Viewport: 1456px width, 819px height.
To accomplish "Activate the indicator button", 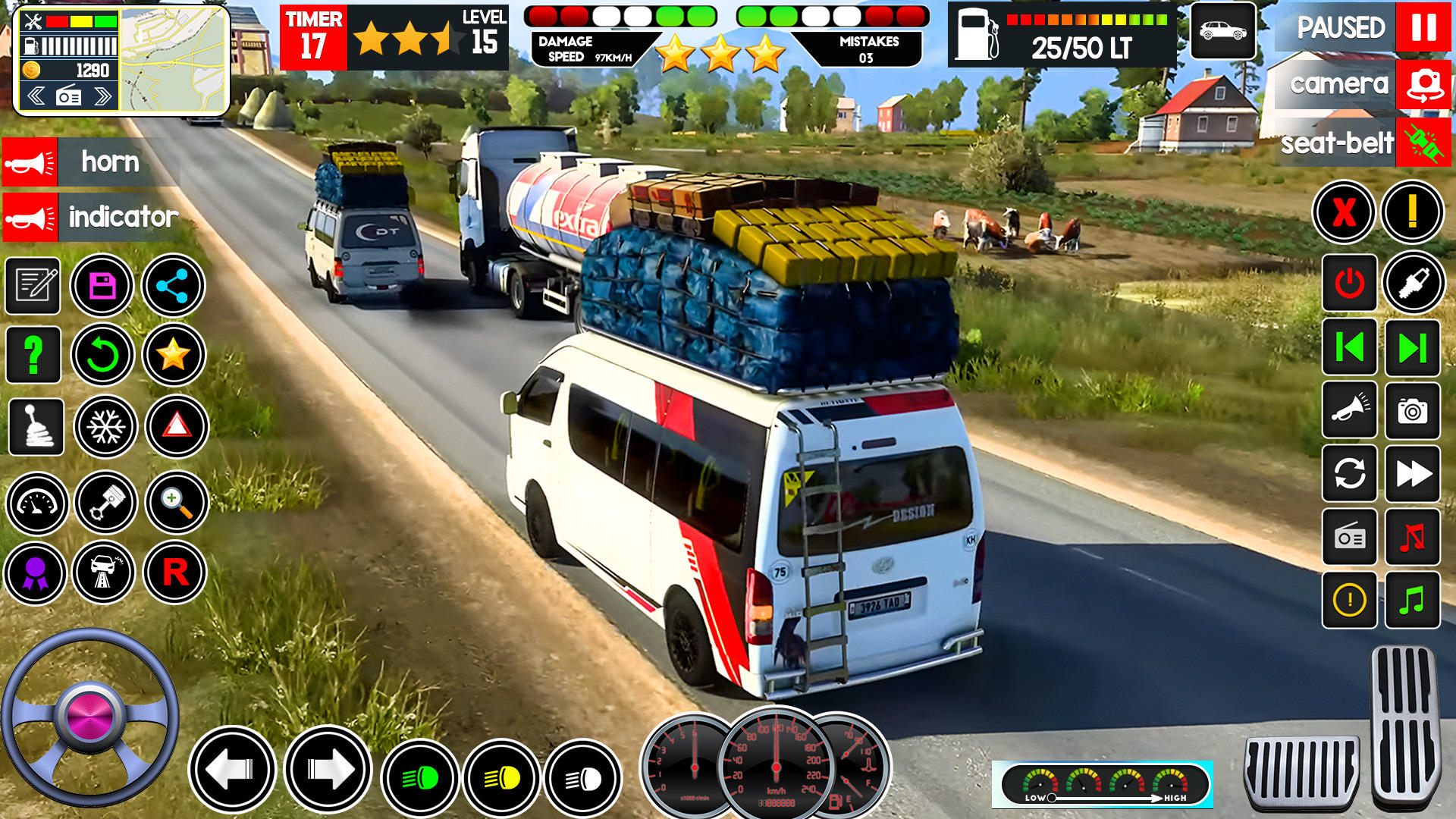I will click(30, 218).
